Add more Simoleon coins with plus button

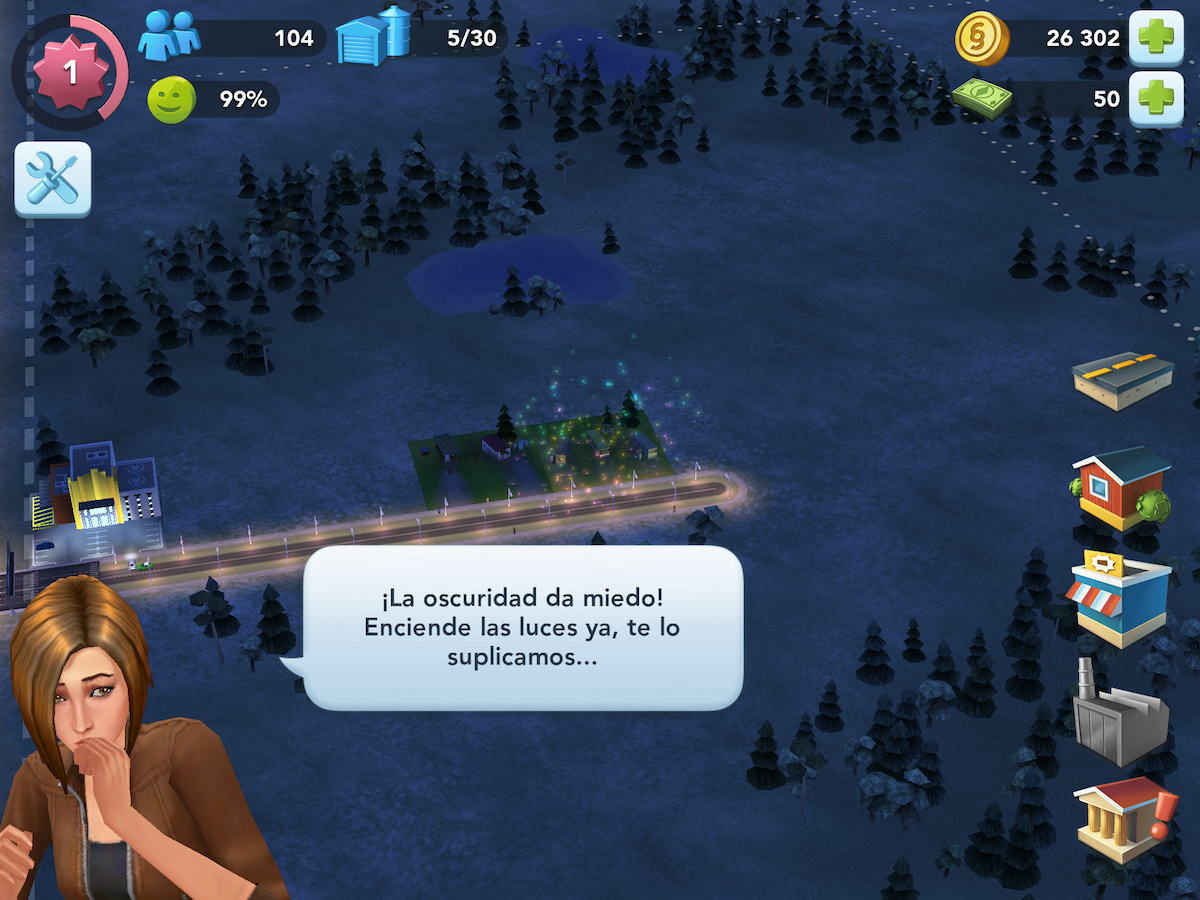[x=1156, y=38]
